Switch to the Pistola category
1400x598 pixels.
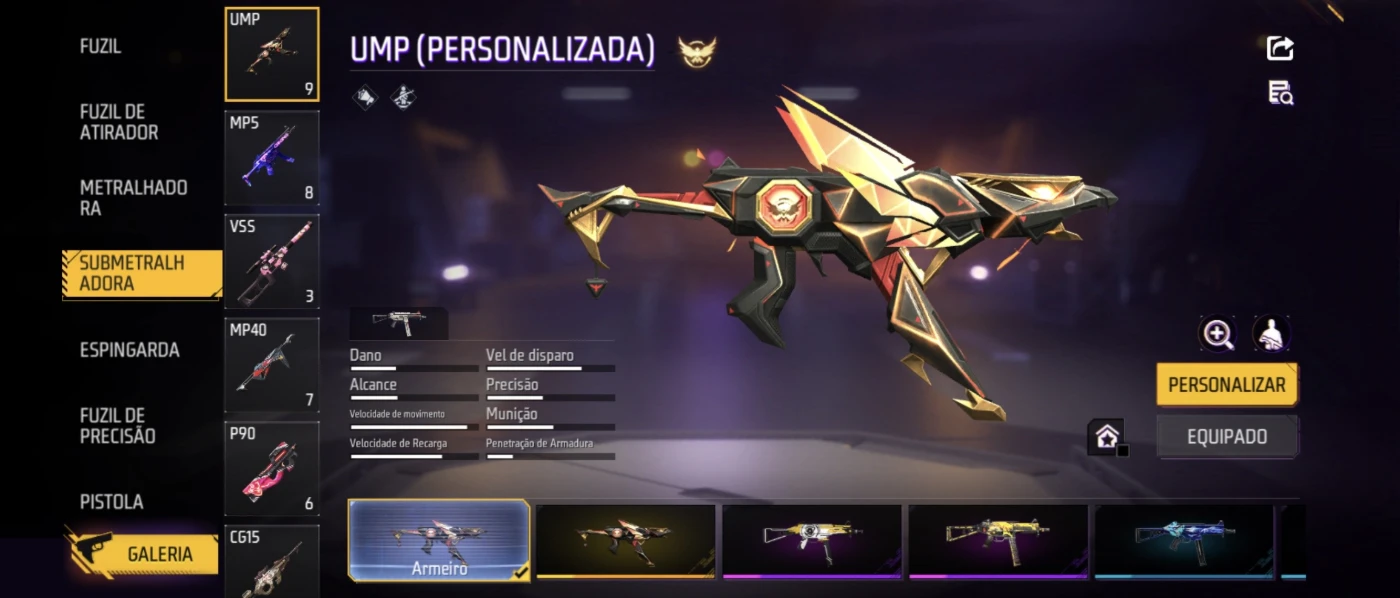112,502
